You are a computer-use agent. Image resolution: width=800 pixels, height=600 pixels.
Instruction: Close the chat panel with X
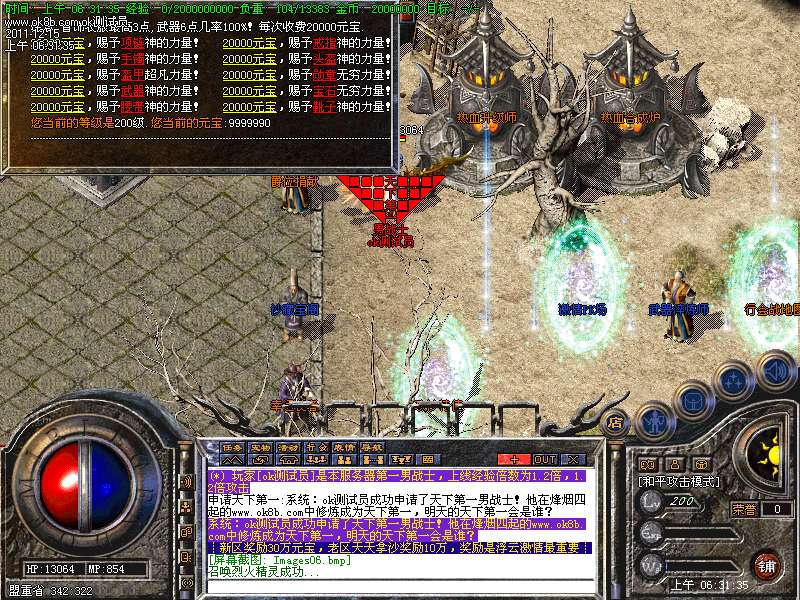pos(573,459)
